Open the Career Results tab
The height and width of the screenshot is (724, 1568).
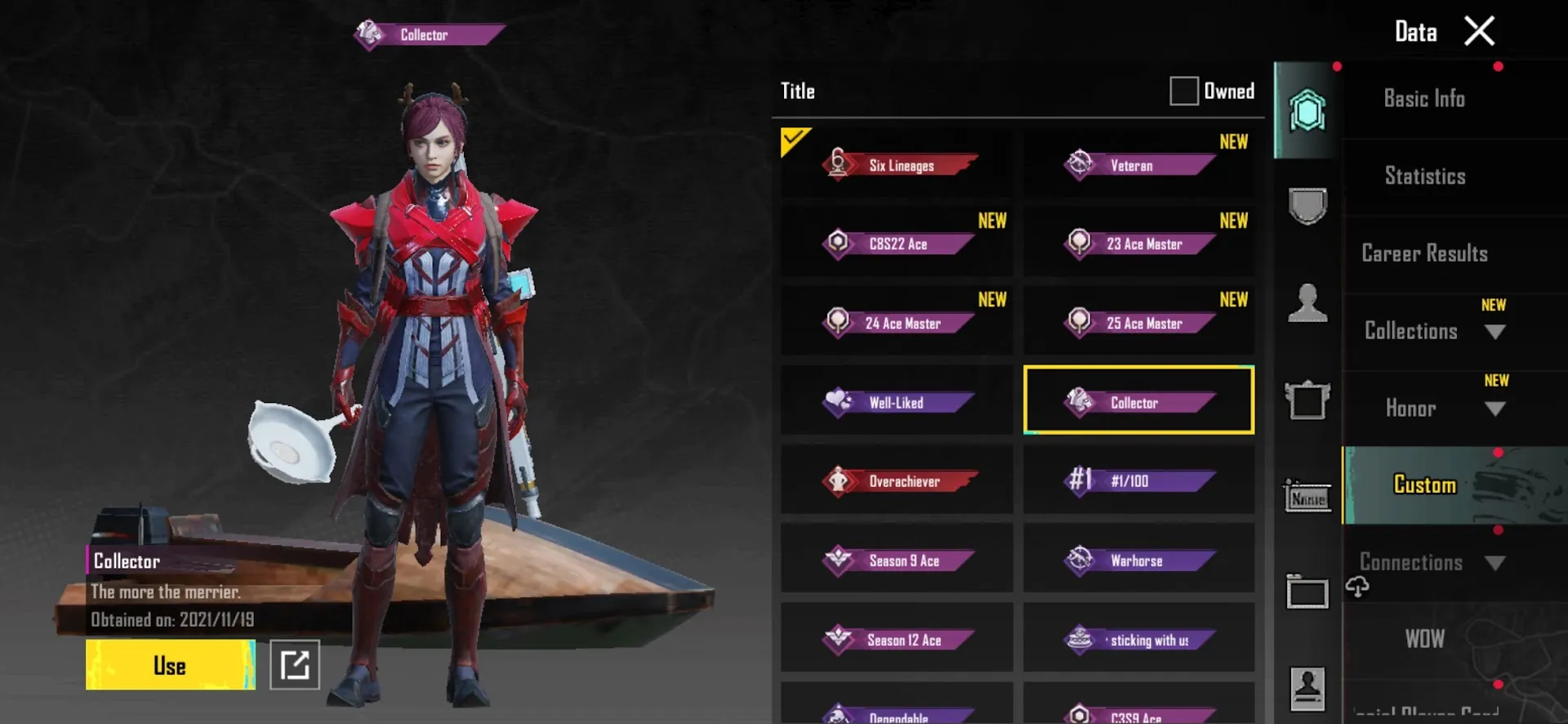(1424, 253)
